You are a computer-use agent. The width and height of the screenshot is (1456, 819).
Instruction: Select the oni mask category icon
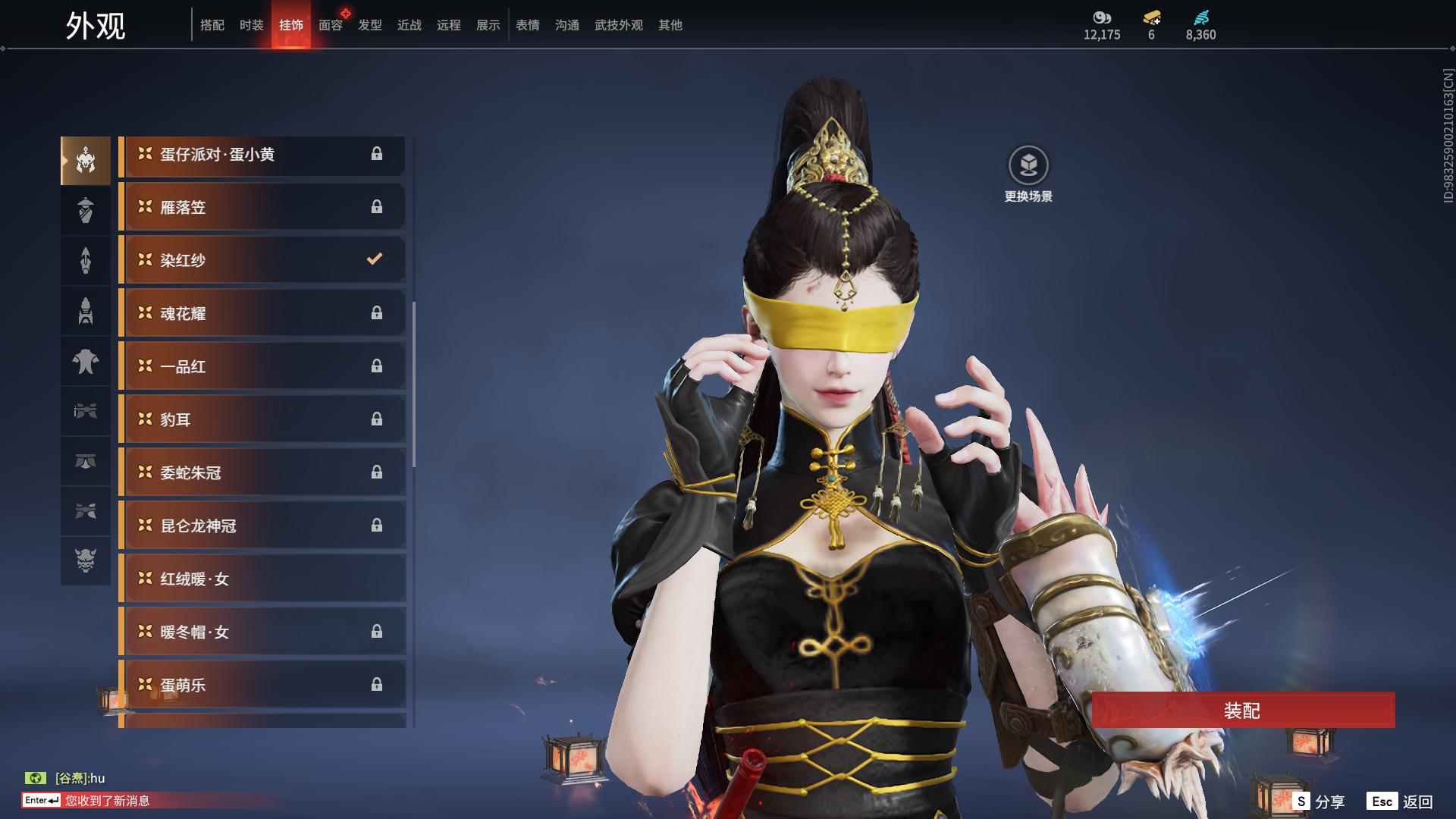point(86,560)
